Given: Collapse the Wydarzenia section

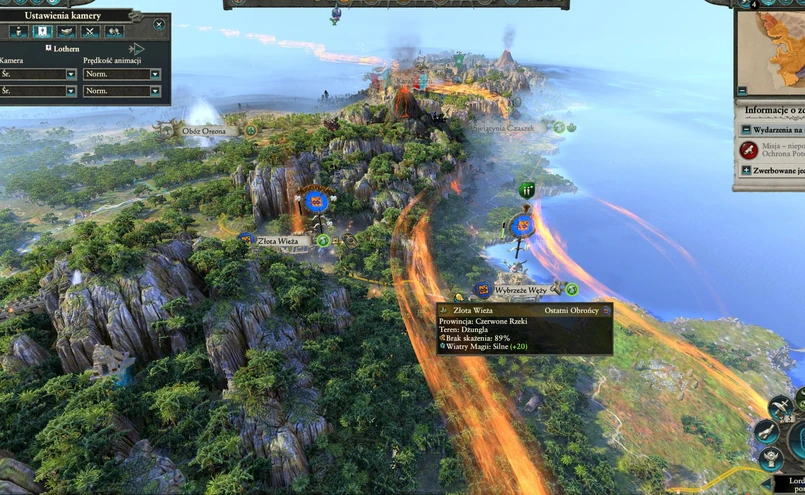Looking at the screenshot, I should pyautogui.click(x=746, y=130).
